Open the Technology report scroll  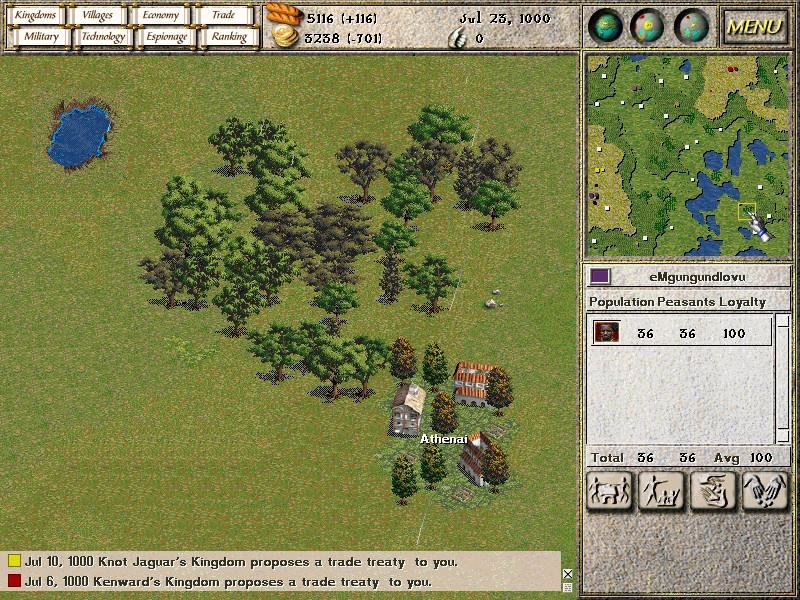[x=103, y=37]
